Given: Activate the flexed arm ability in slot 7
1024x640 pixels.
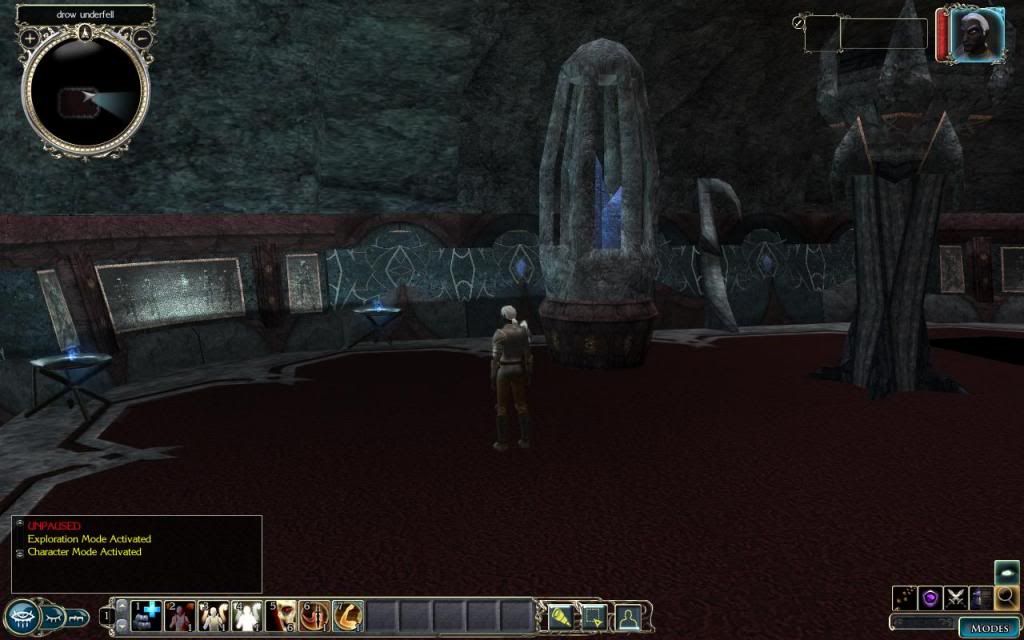Looking at the screenshot, I should click(347, 616).
